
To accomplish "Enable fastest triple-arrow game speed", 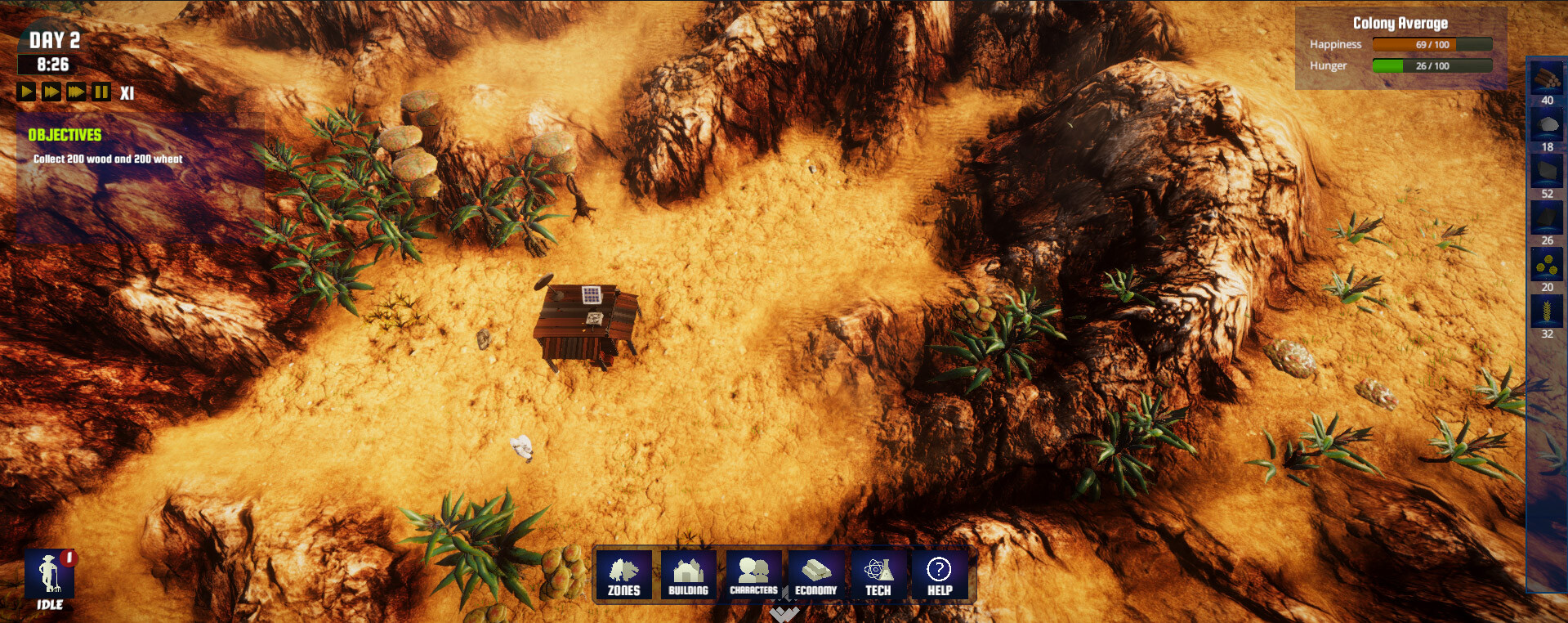I will (x=75, y=92).
